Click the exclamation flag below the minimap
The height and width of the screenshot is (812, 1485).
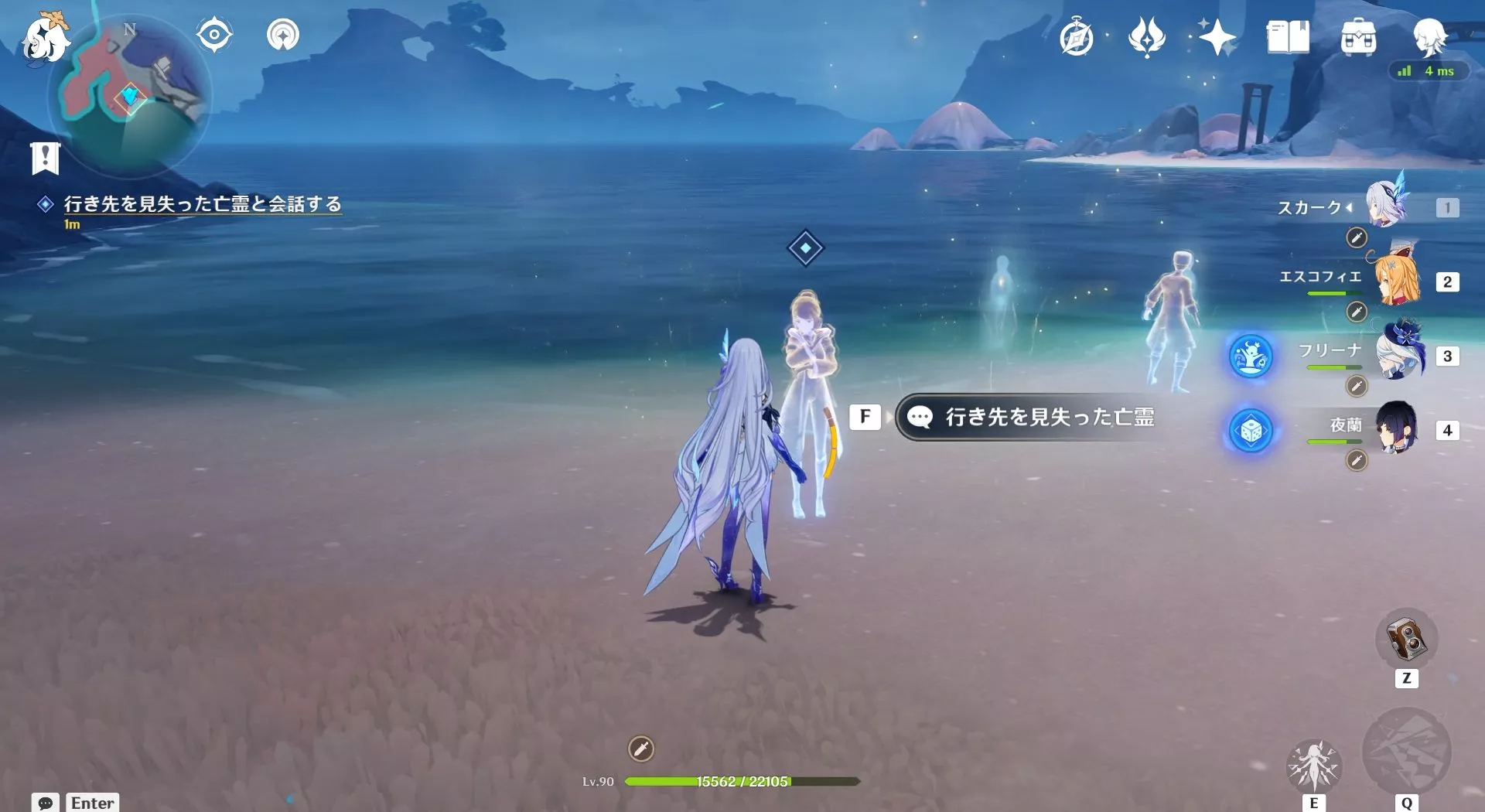point(47,158)
